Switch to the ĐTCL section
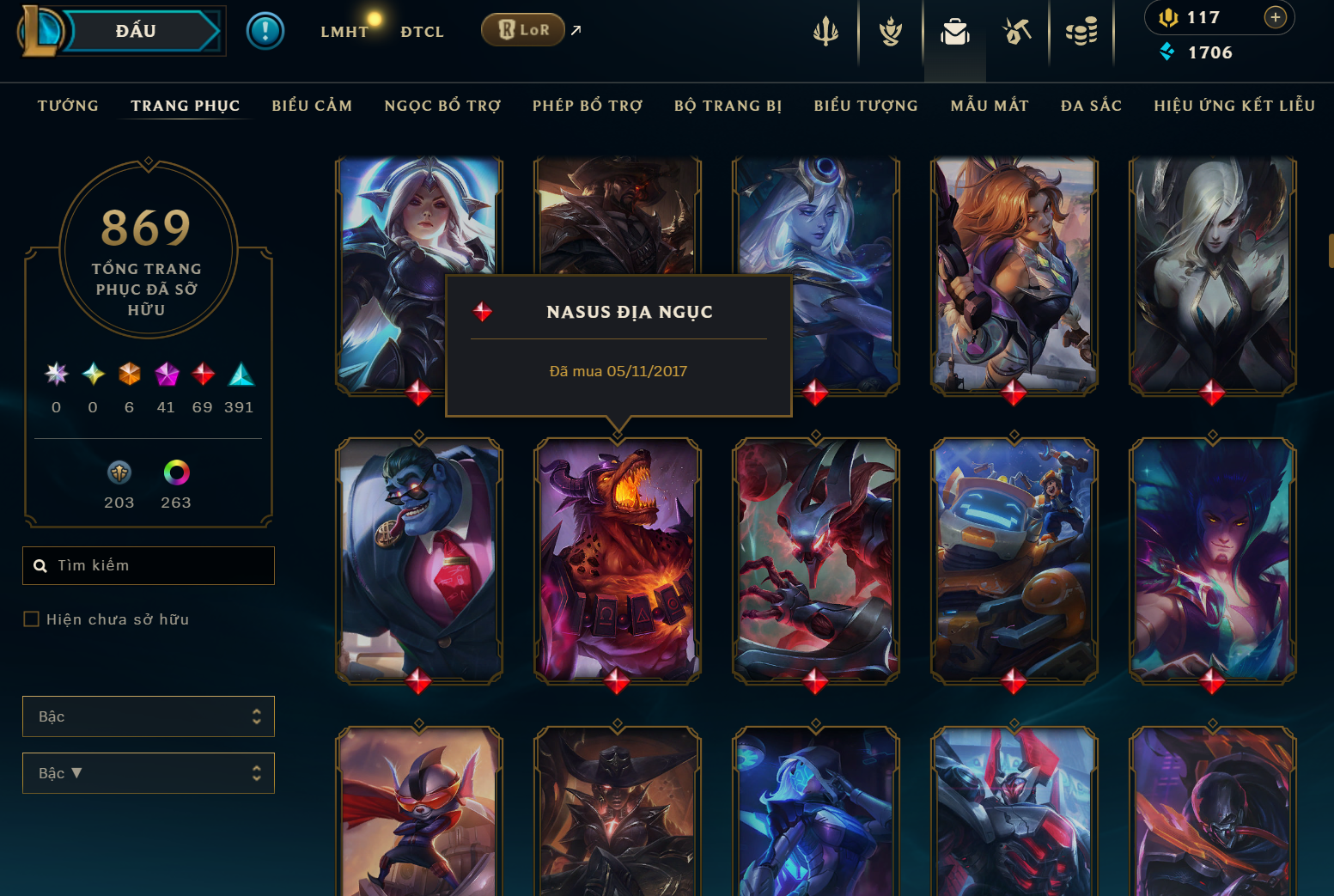This screenshot has height=896, width=1334. (422, 32)
